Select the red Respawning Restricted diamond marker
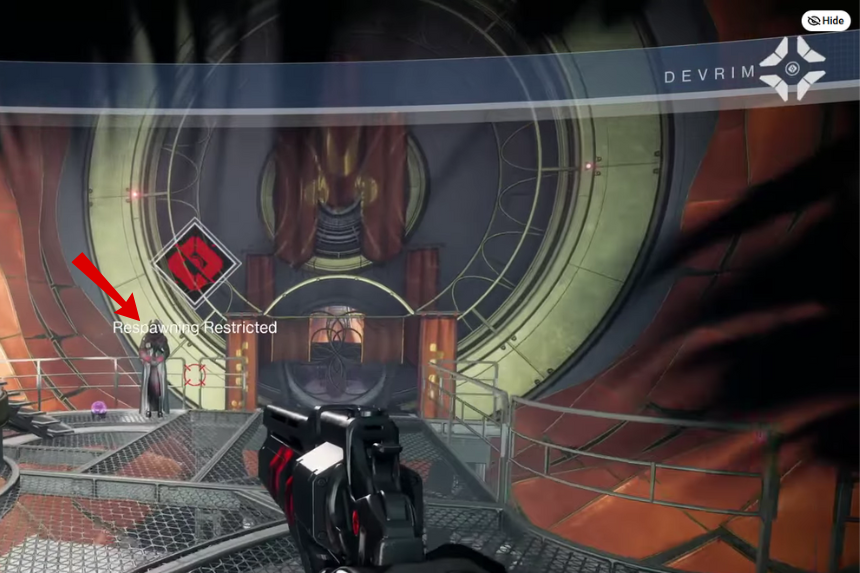This screenshot has width=860, height=573. point(195,265)
